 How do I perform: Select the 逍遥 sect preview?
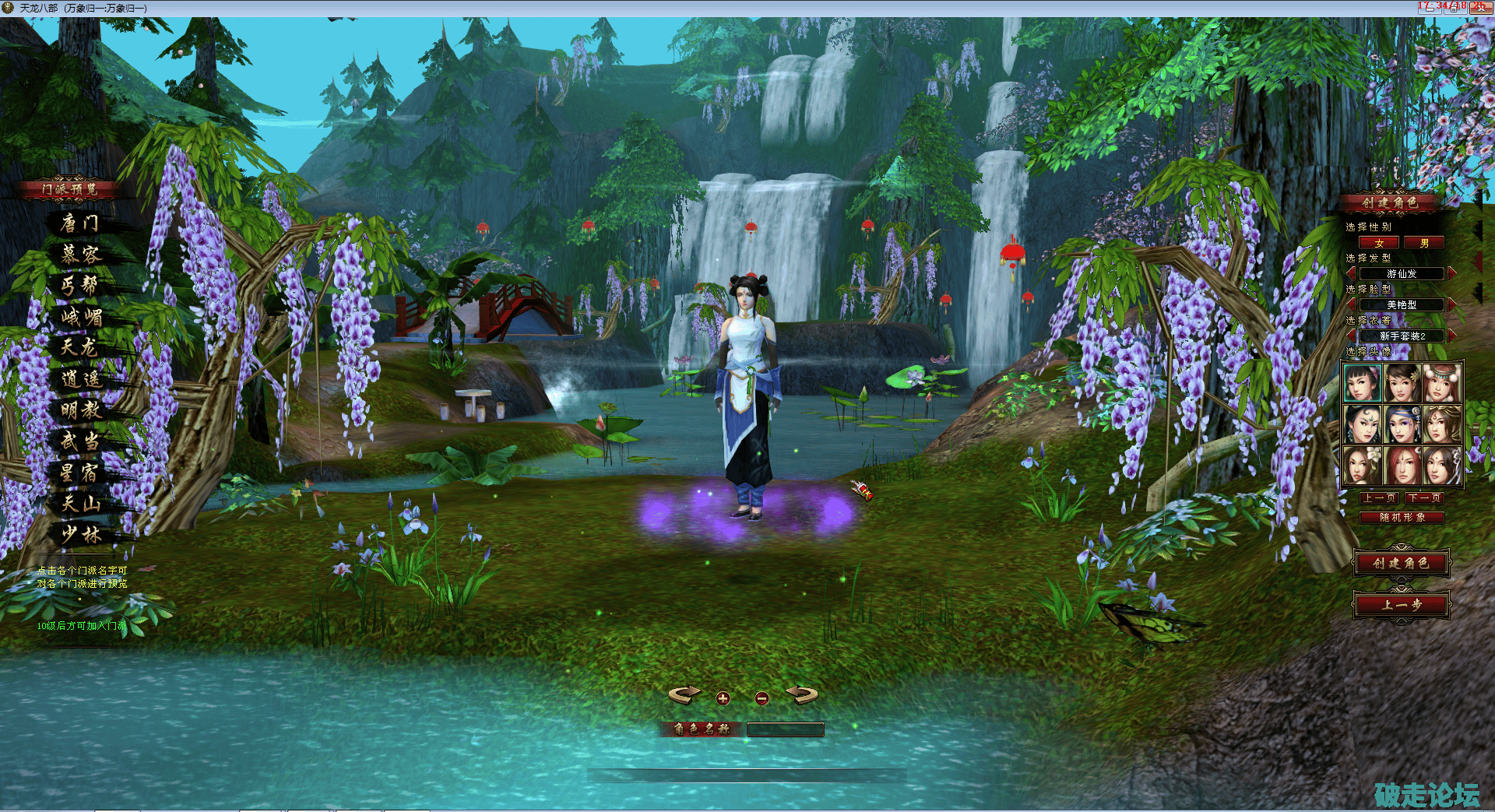tap(82, 379)
